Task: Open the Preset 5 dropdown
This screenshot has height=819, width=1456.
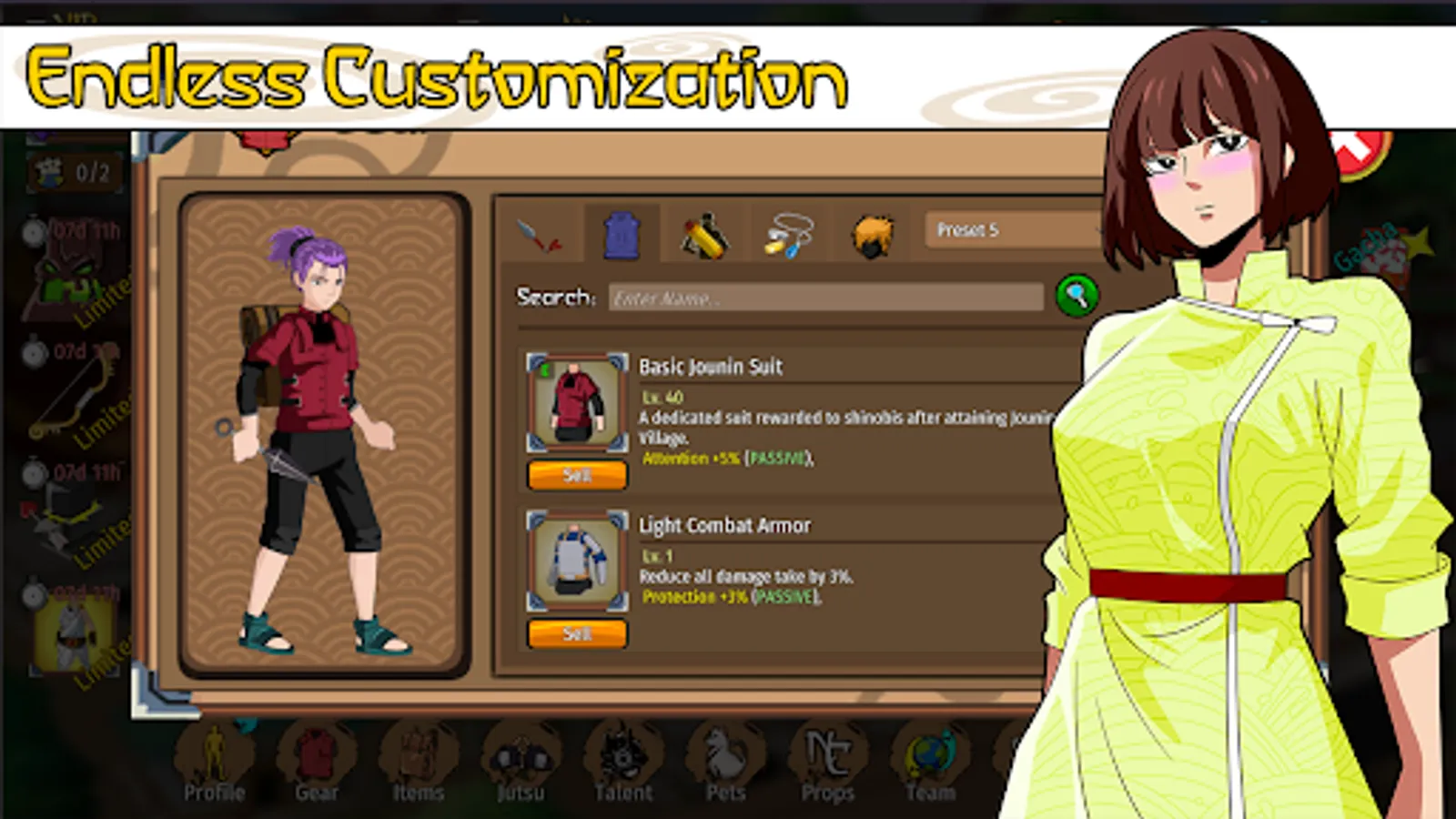Action: (1010, 232)
